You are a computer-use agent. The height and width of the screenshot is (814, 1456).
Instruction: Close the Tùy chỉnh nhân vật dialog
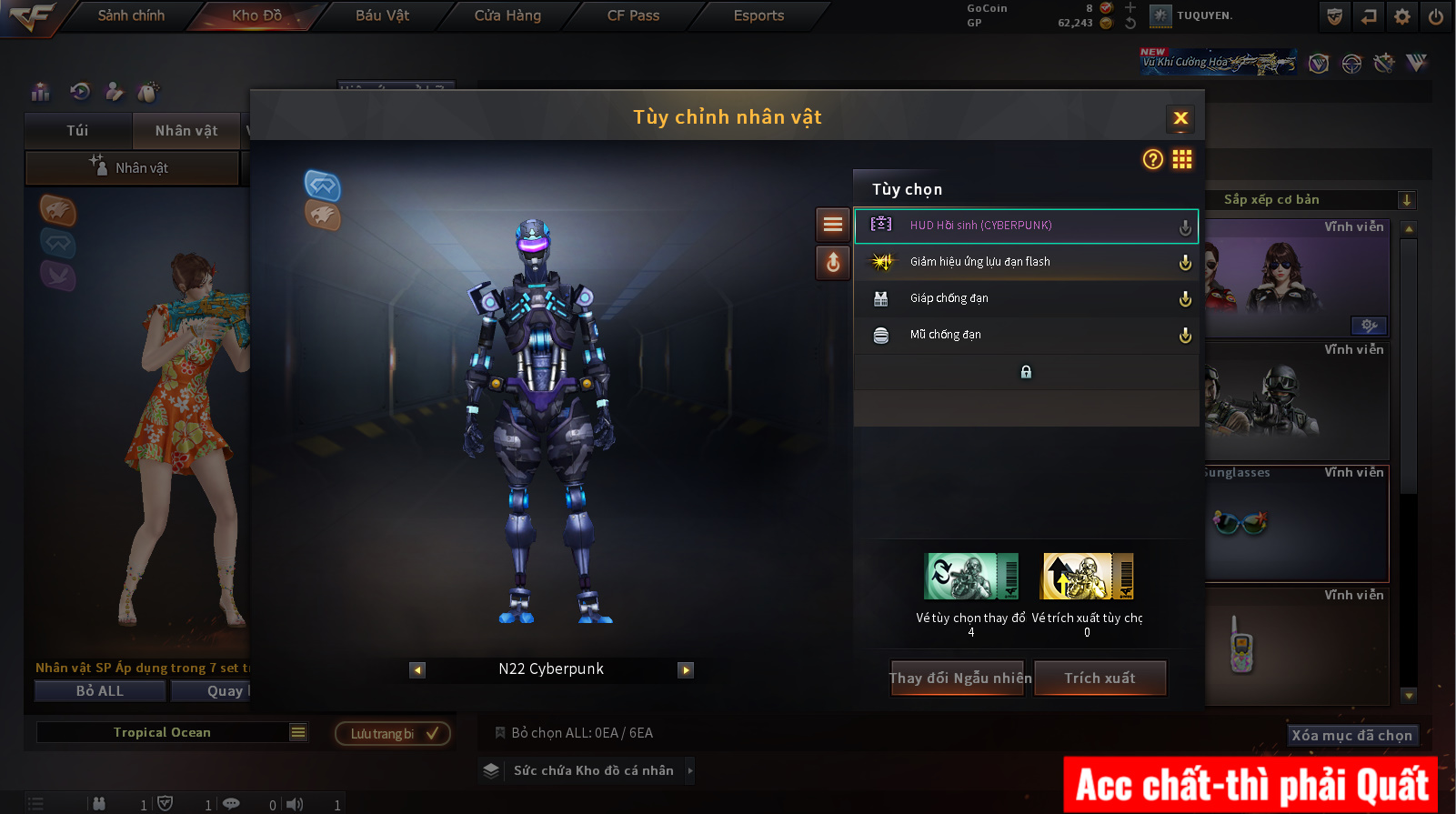tap(1180, 118)
